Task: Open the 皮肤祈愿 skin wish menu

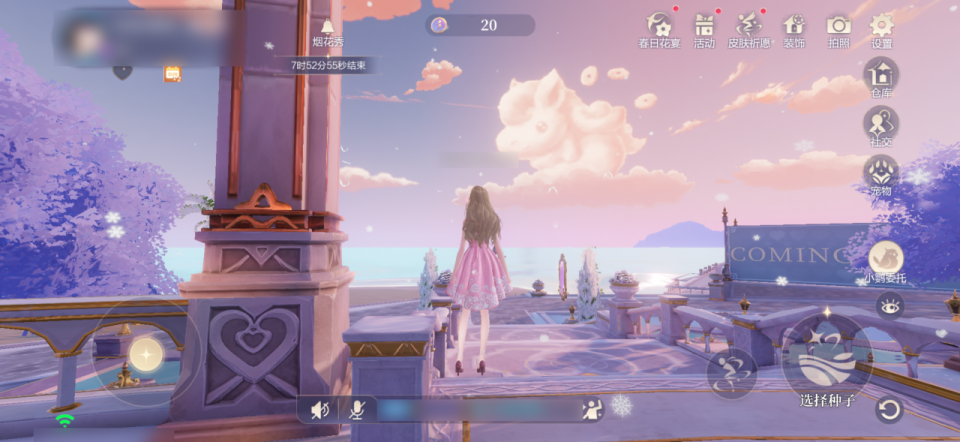Action: coord(750,28)
